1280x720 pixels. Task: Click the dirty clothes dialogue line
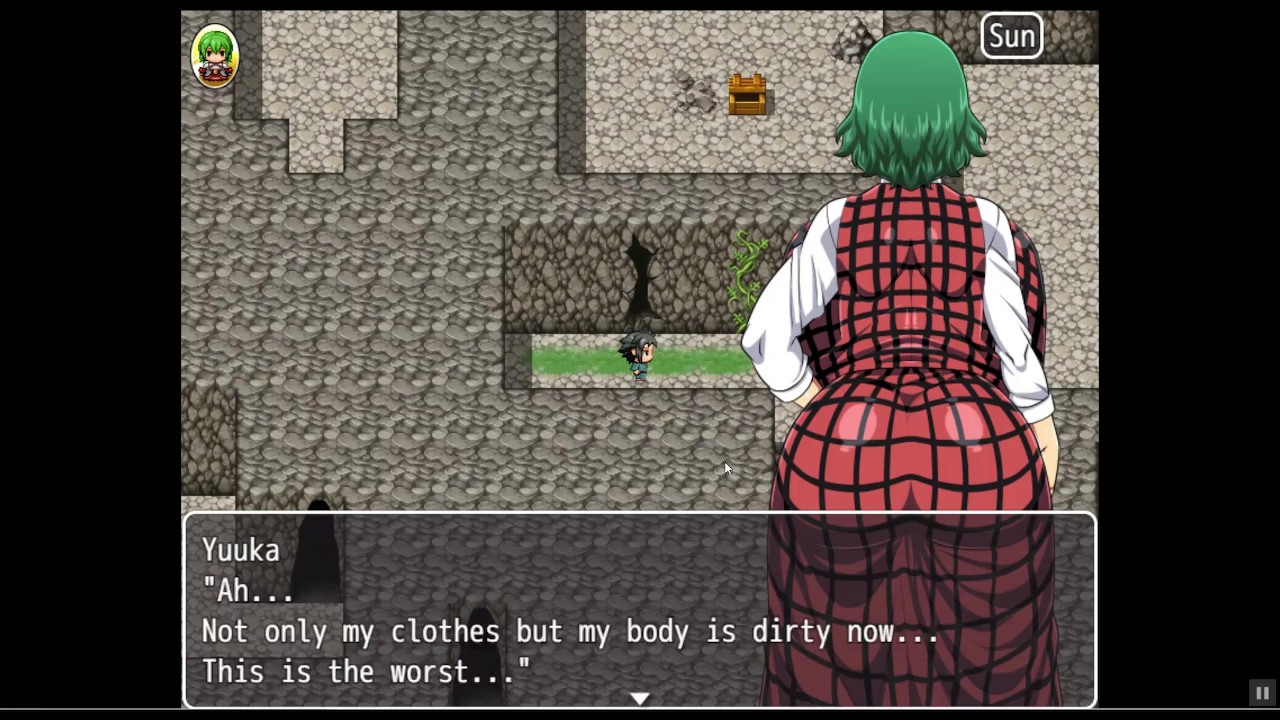click(570, 631)
